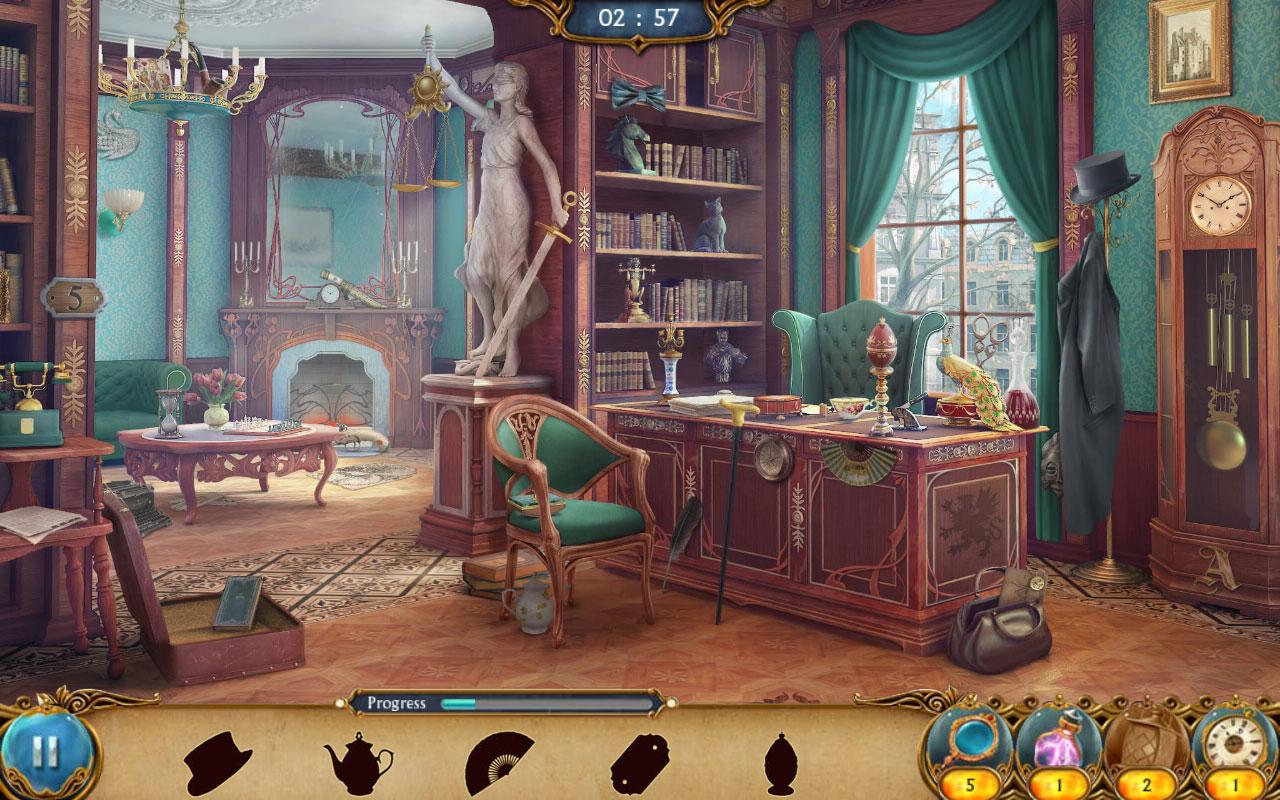Select the hat silhouette in the item list
1280x800 pixels.
coord(217,763)
